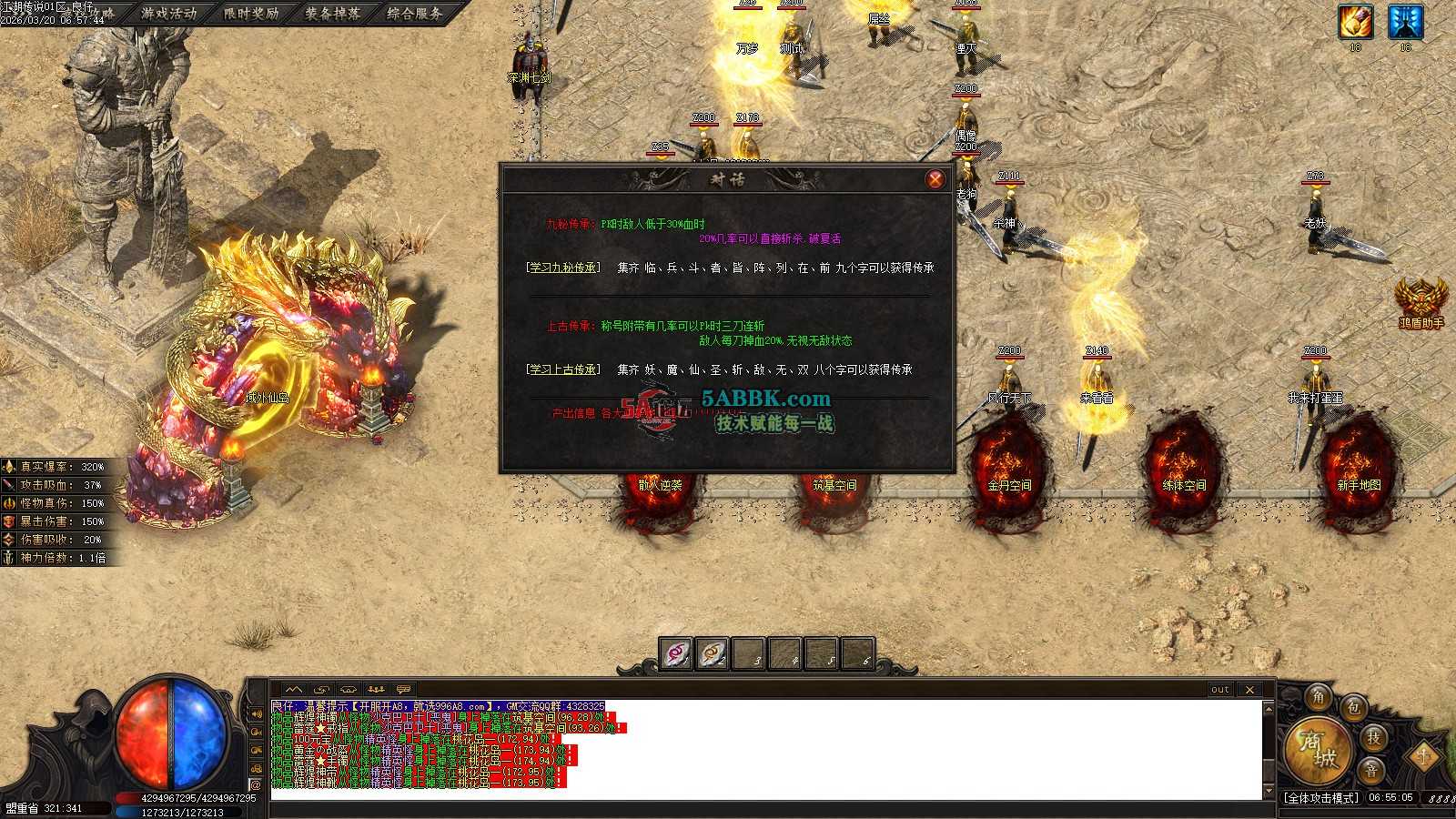Click the orange flame buff icon
The height and width of the screenshot is (819, 1456).
pos(1355,22)
